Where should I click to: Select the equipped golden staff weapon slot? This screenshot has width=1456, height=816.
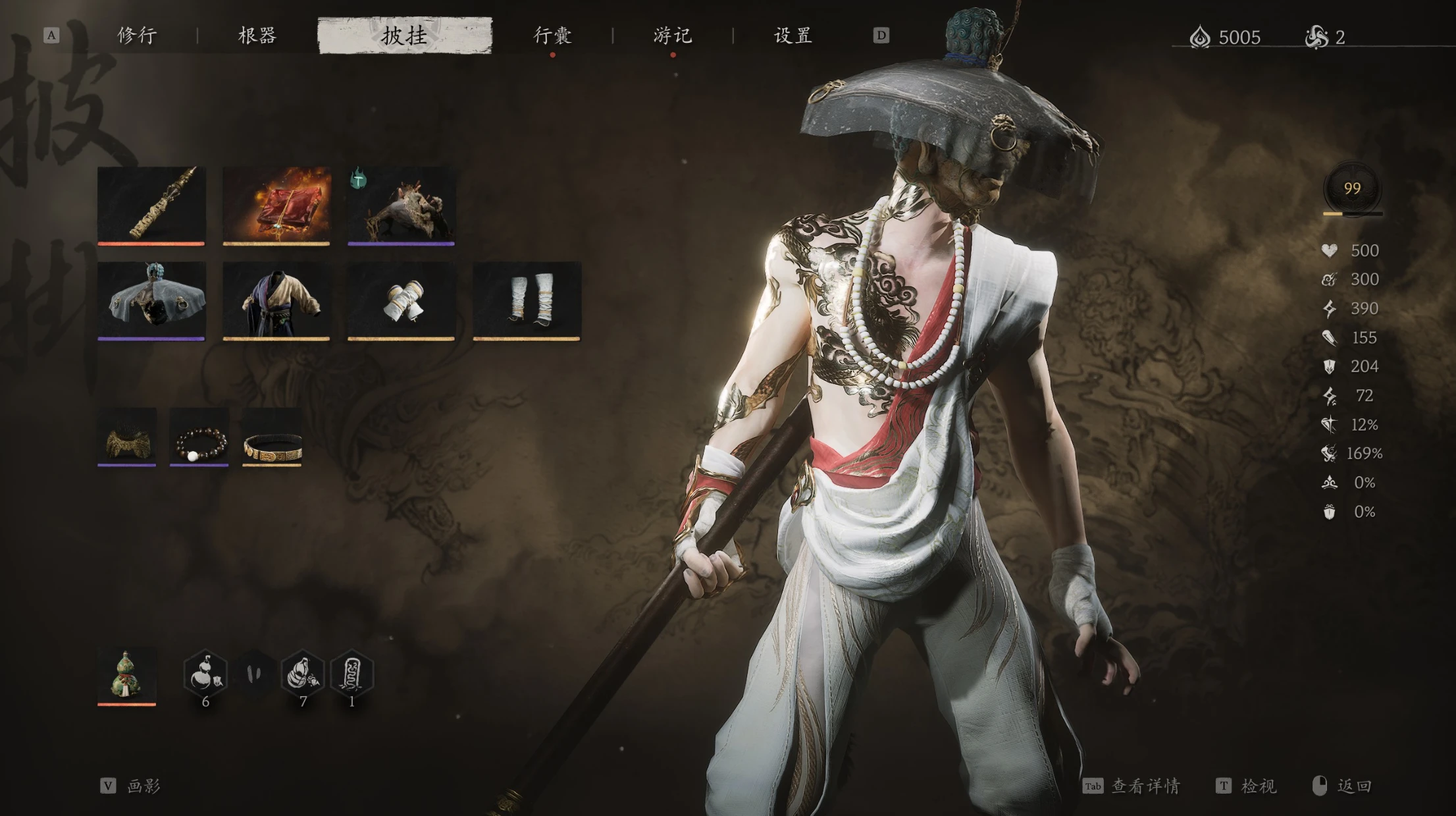(x=151, y=204)
